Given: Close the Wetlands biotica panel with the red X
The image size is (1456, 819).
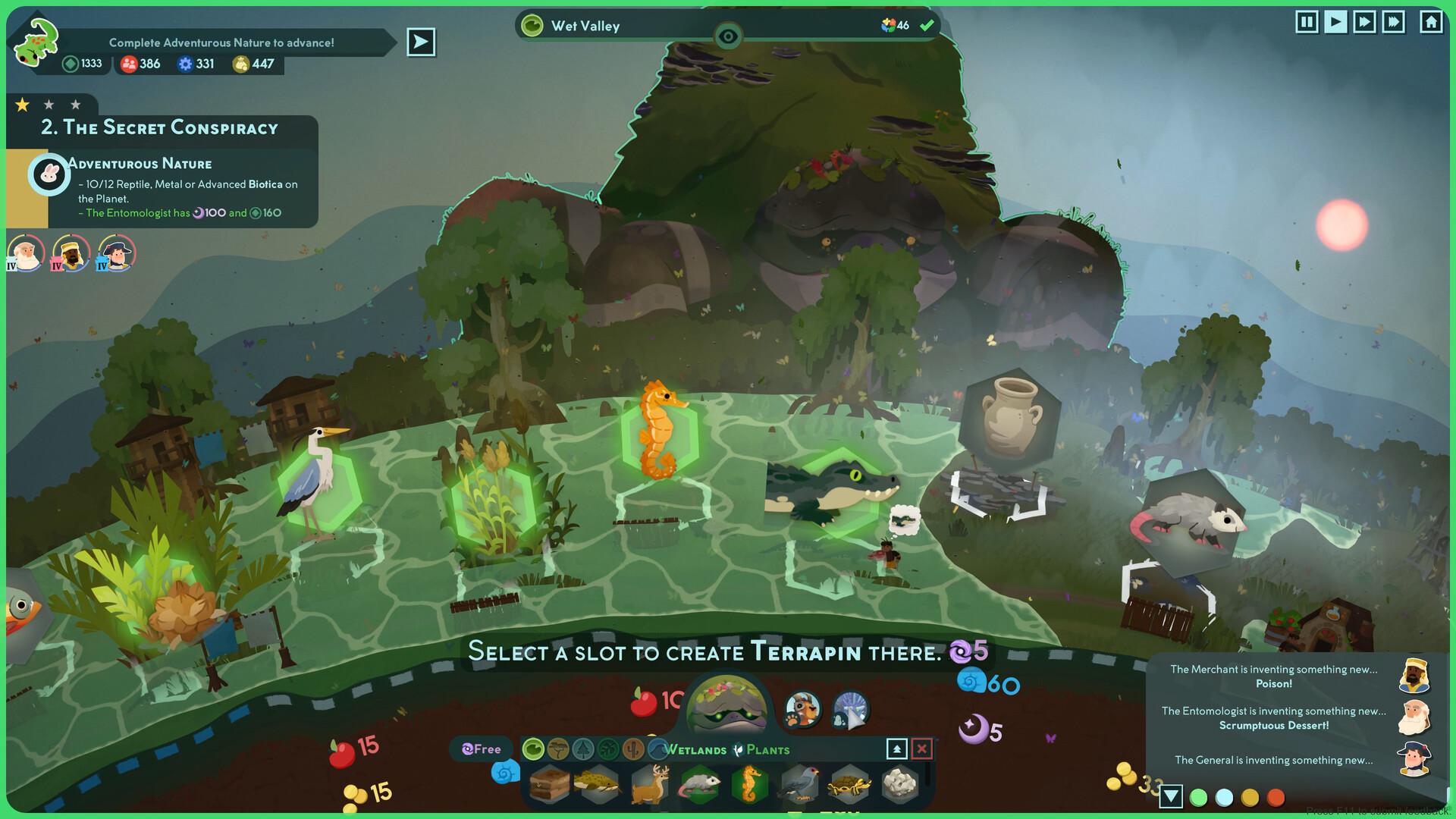Looking at the screenshot, I should point(921,749).
